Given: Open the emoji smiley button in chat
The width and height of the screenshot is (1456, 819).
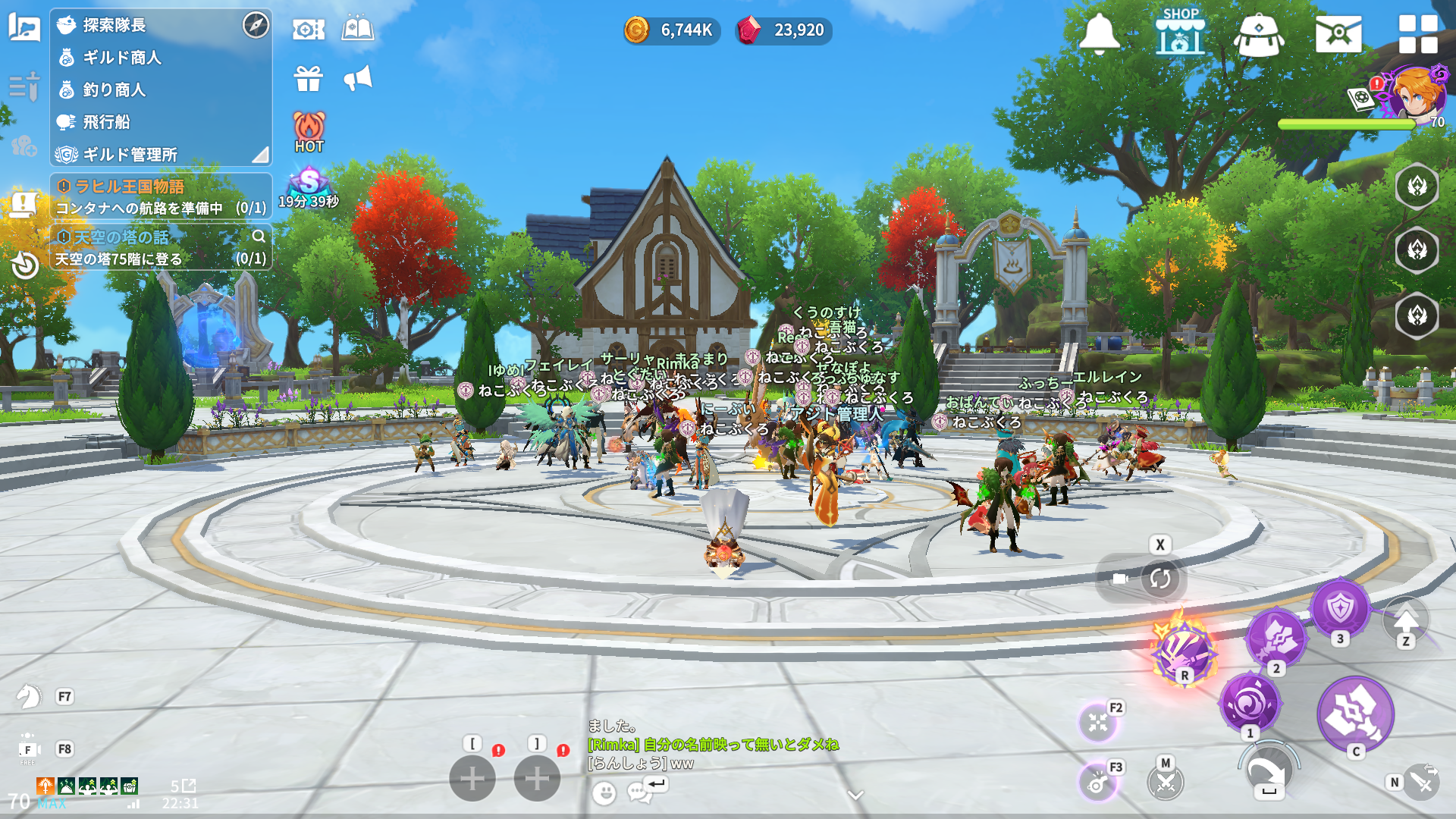Looking at the screenshot, I should (604, 793).
